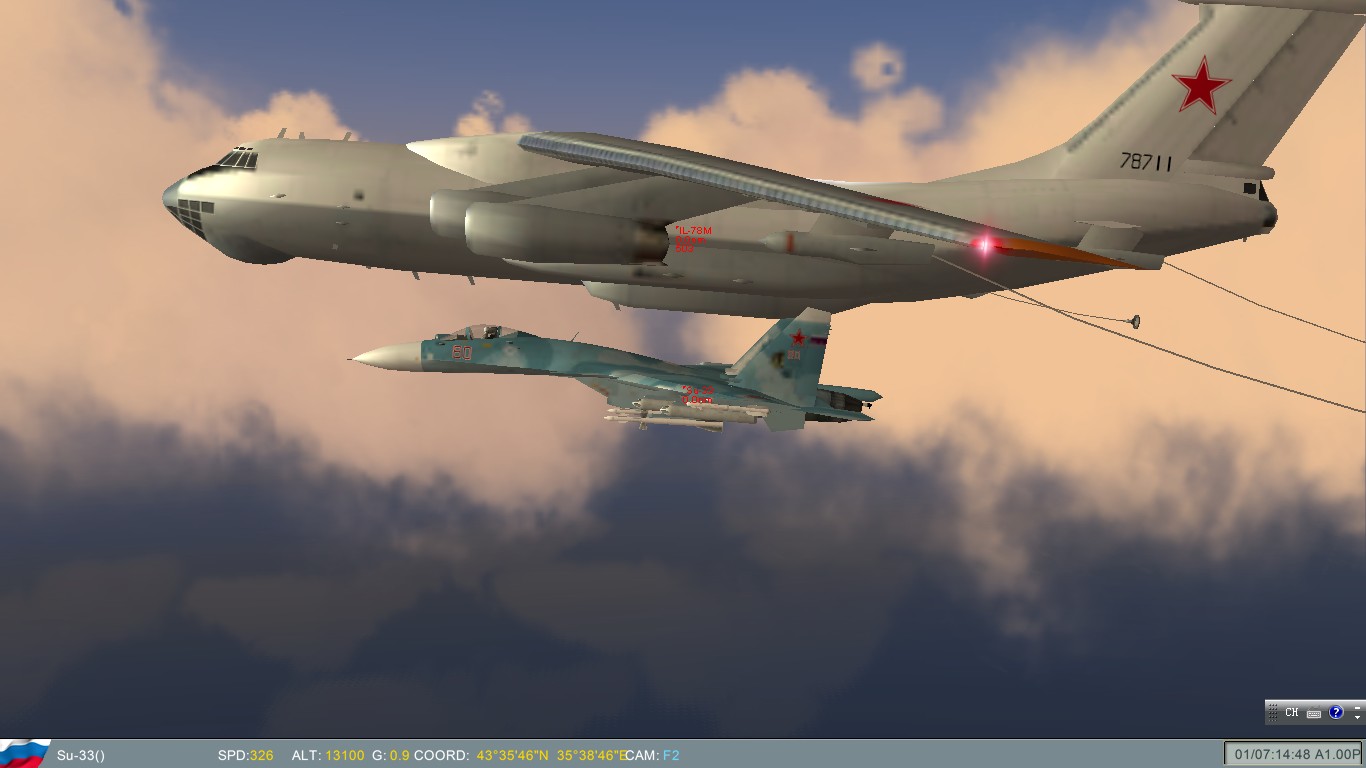Click the Russian flag icon in the status bar

25,756
